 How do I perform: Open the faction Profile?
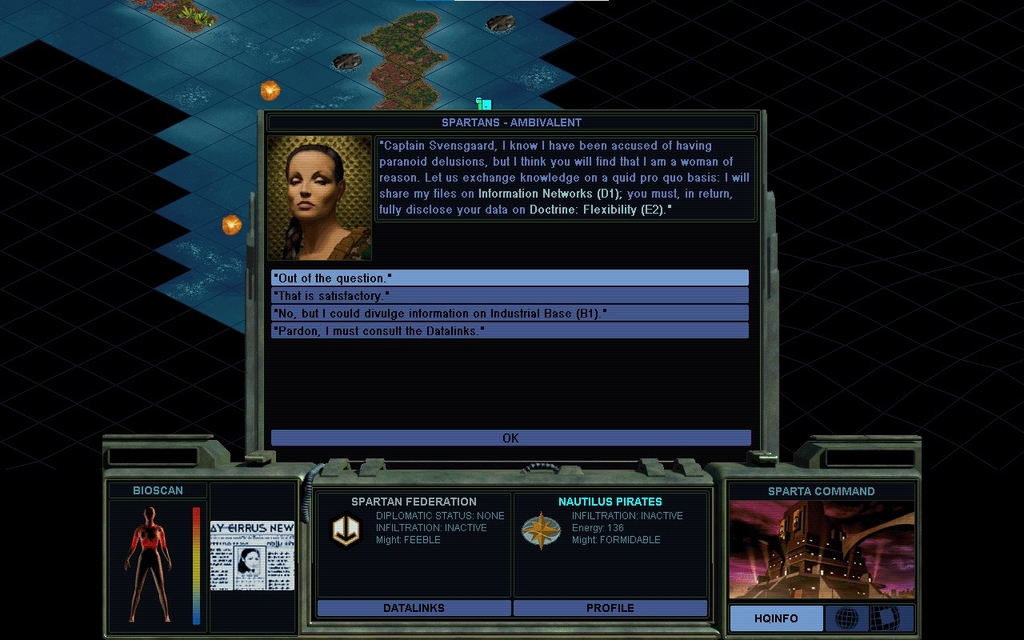coord(610,608)
